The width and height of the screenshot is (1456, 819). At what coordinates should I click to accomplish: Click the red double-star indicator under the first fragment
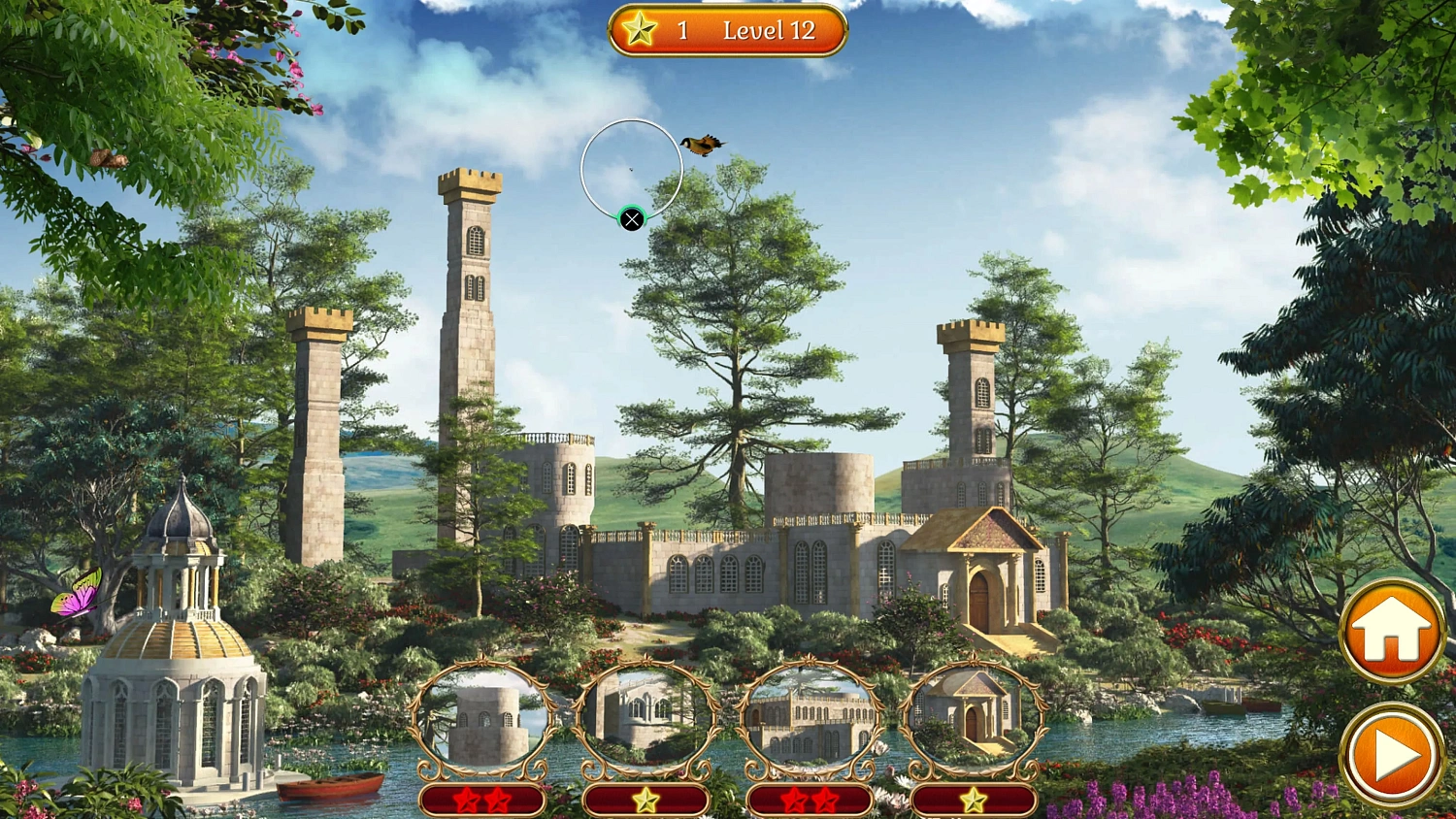point(482,802)
